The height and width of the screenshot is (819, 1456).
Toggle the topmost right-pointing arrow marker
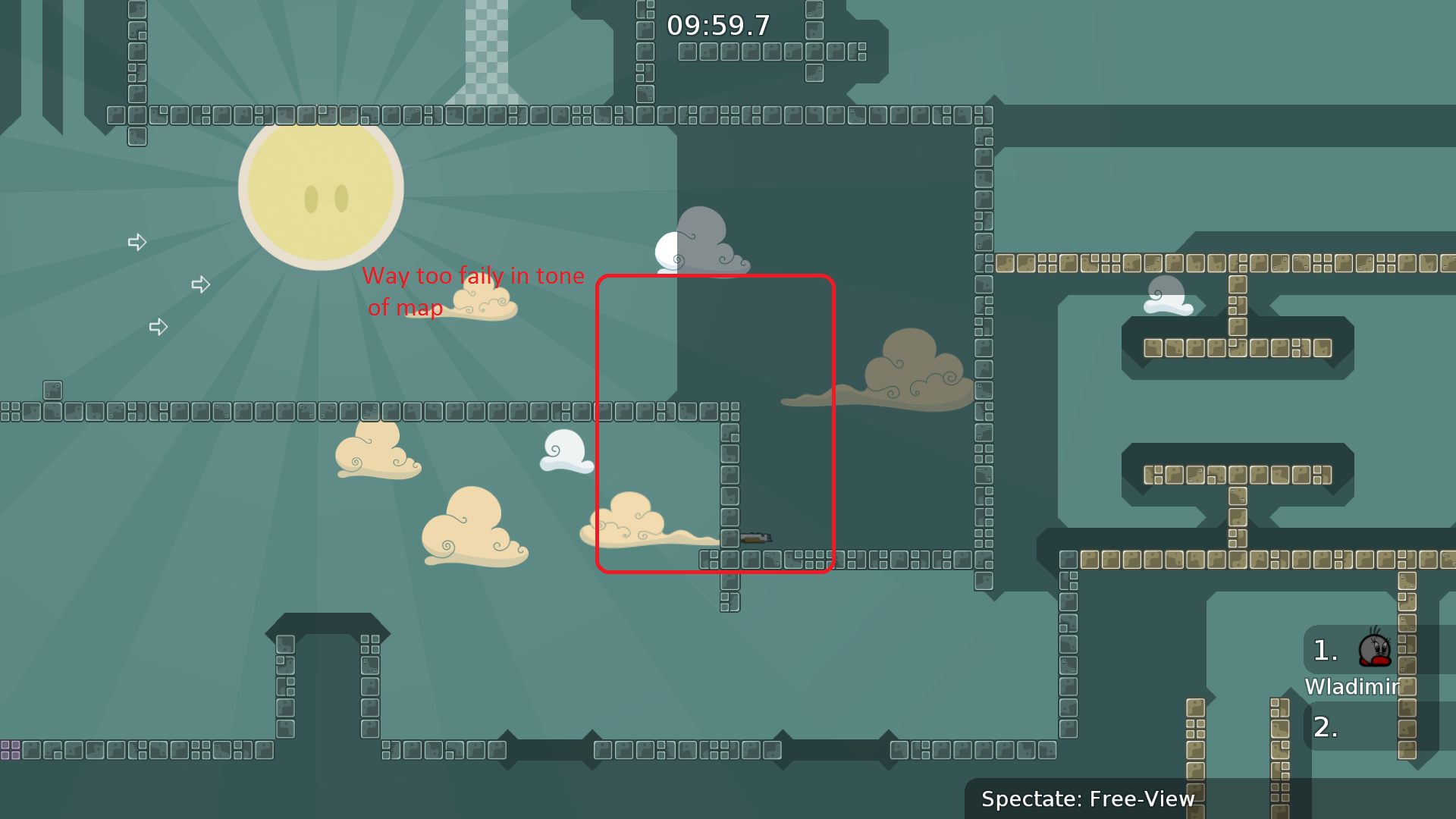(x=138, y=242)
